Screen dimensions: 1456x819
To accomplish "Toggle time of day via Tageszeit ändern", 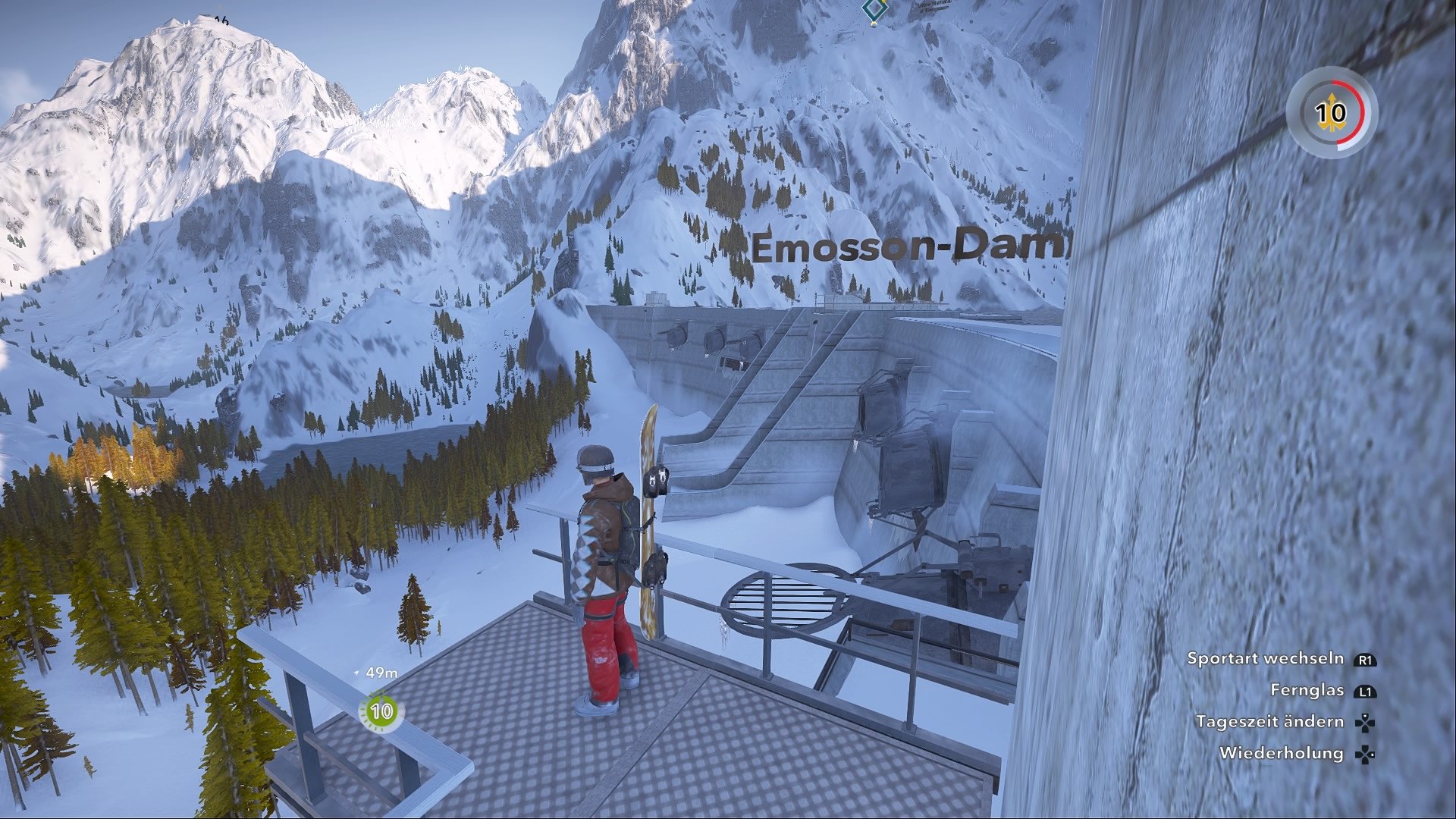I will [1269, 722].
